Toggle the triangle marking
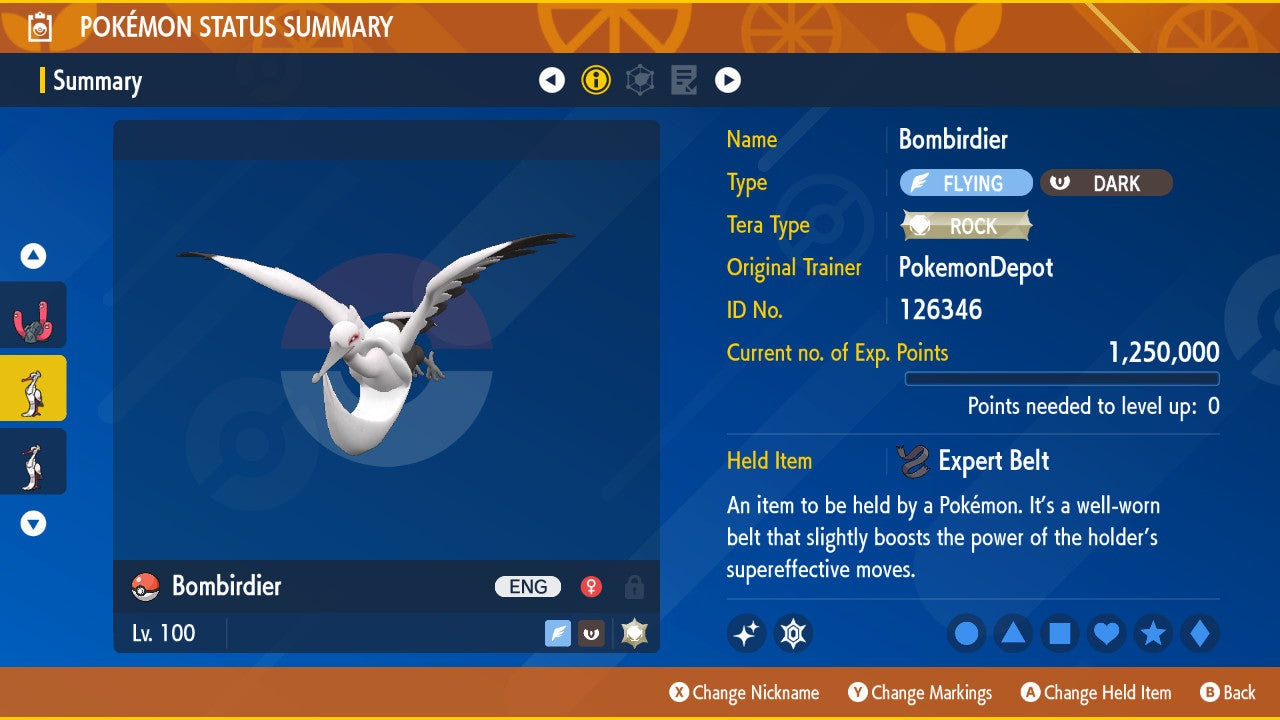The image size is (1280, 720). [1013, 633]
